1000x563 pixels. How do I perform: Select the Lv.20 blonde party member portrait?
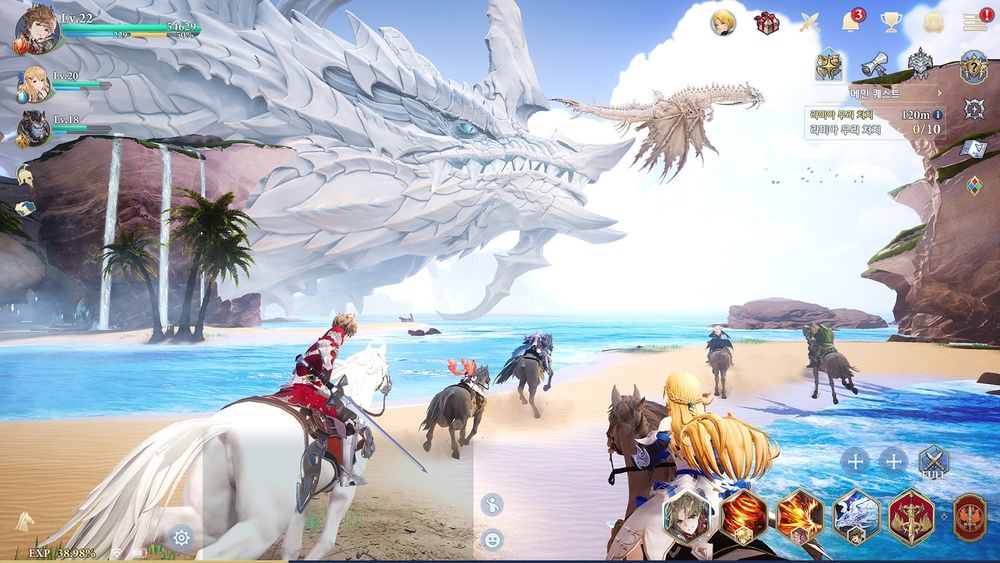(33, 83)
